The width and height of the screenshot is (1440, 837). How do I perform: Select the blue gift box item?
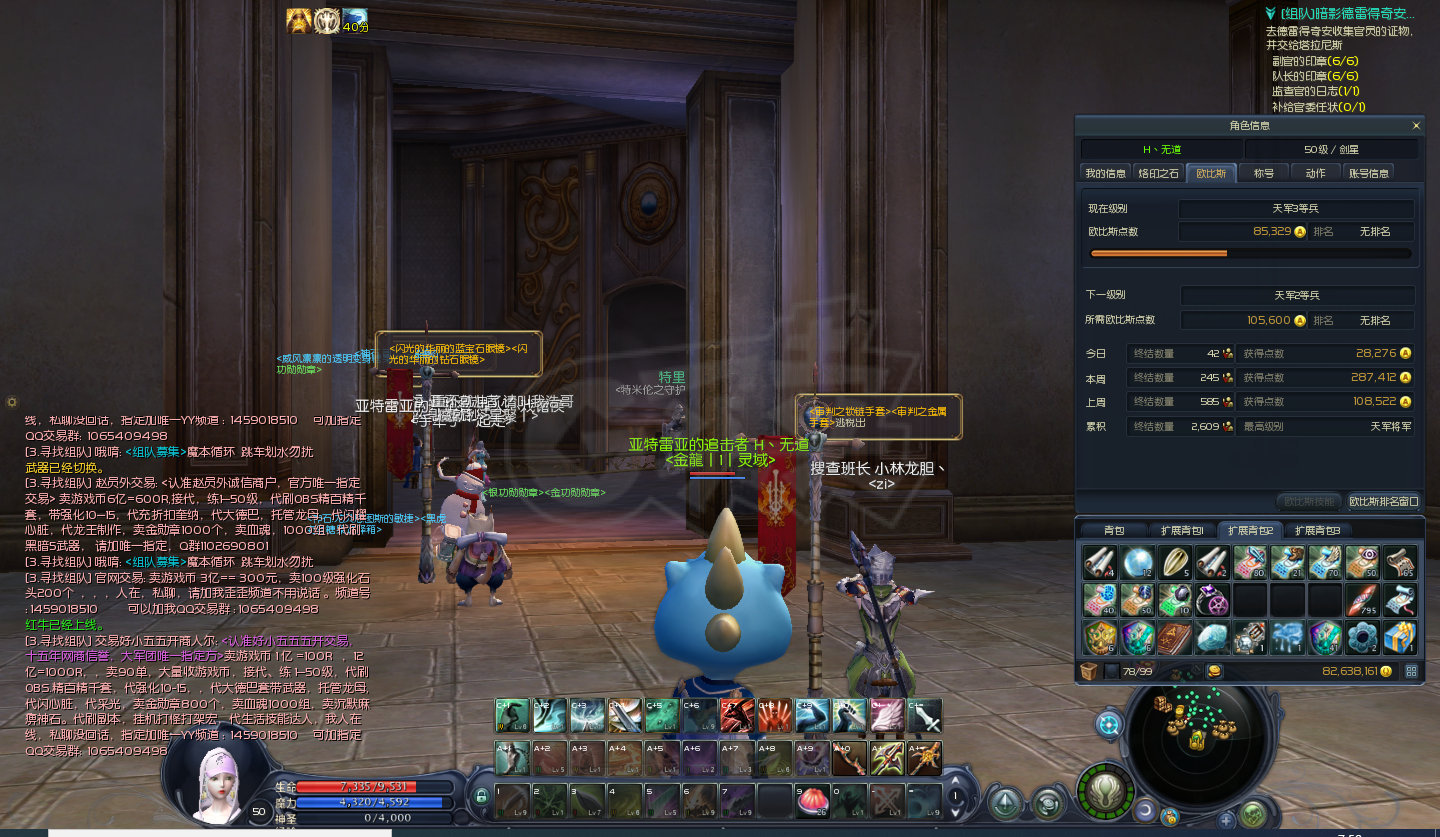(1400, 637)
